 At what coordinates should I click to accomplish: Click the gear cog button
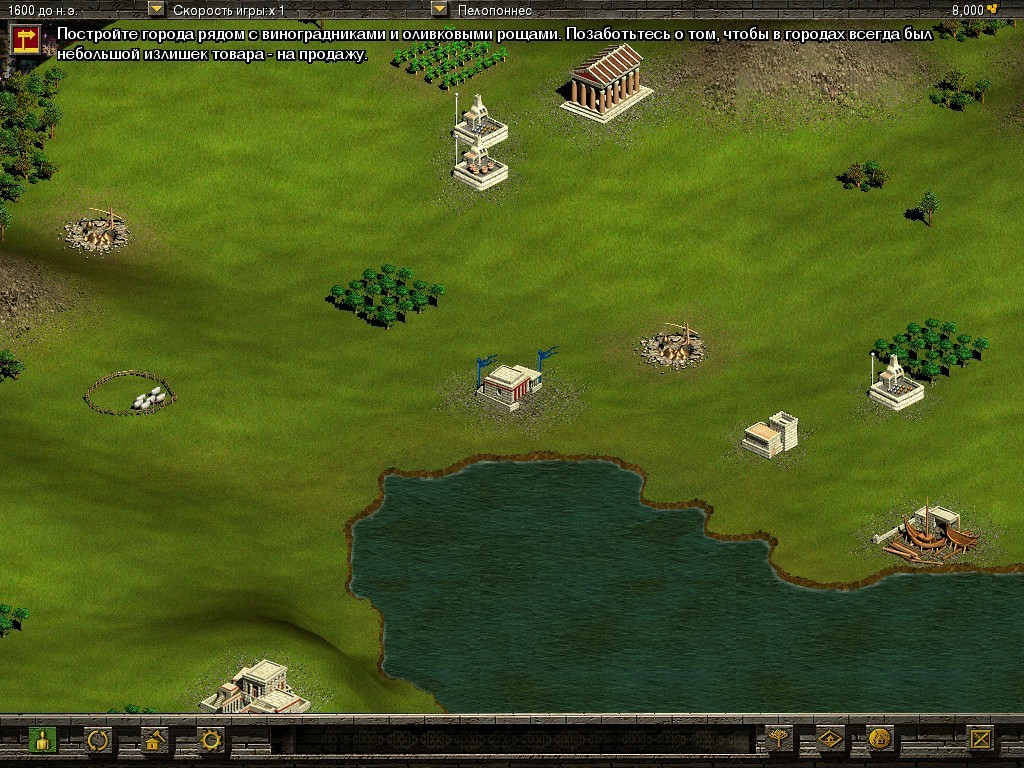[211, 740]
